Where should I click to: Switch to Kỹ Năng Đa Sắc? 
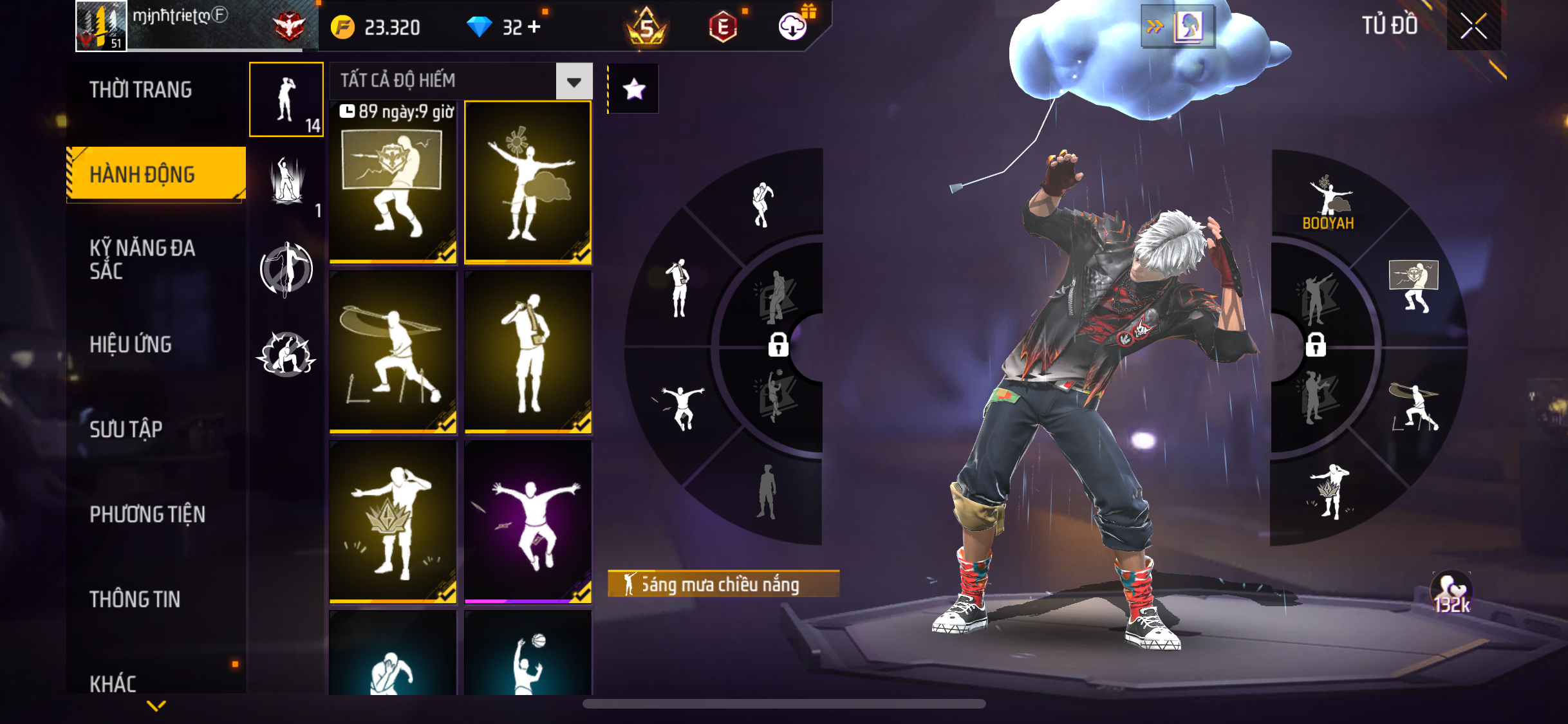pos(142,259)
